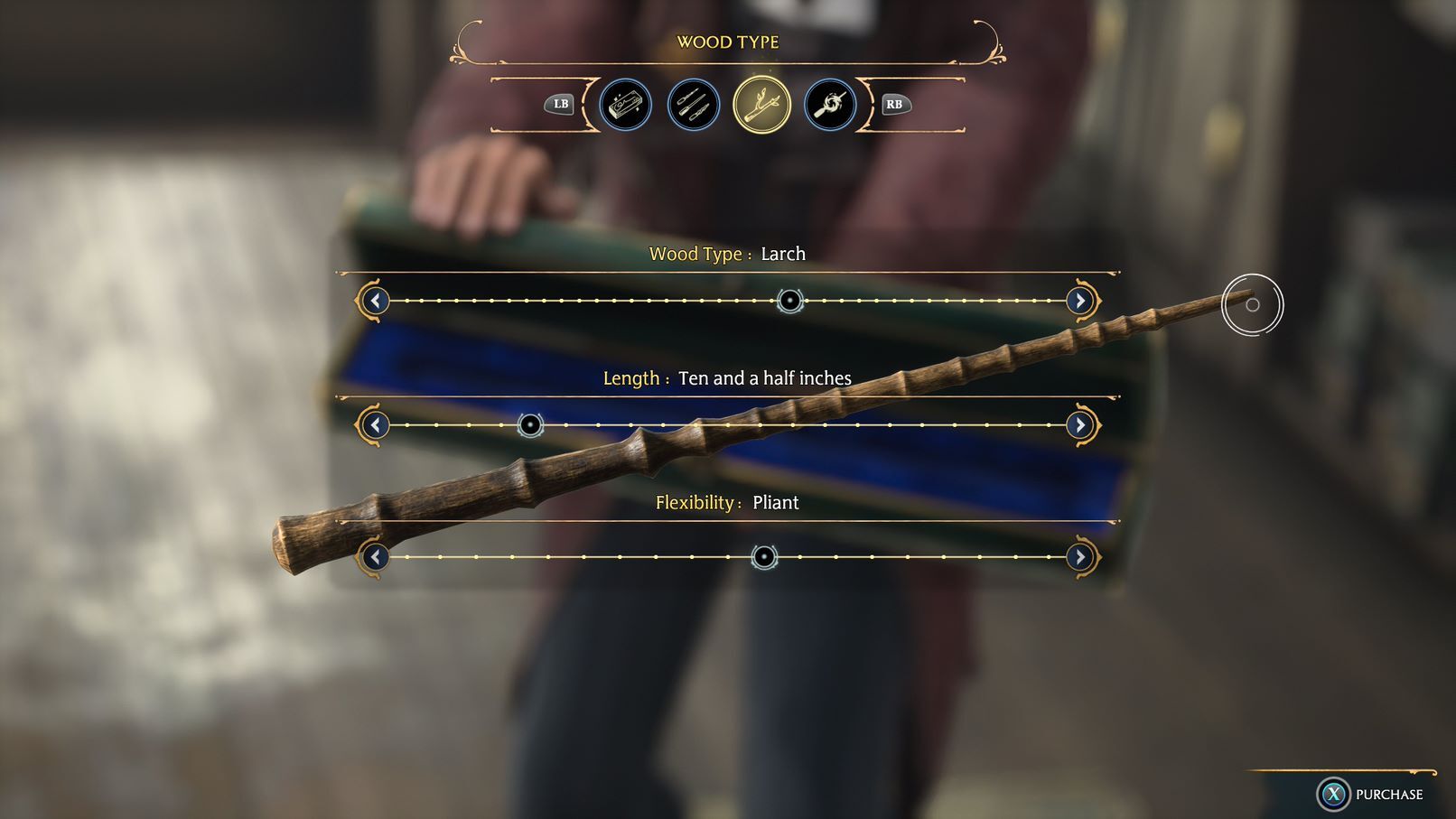The image size is (1456, 819).
Task: Click the Flexibility slider handle
Action: pos(765,557)
